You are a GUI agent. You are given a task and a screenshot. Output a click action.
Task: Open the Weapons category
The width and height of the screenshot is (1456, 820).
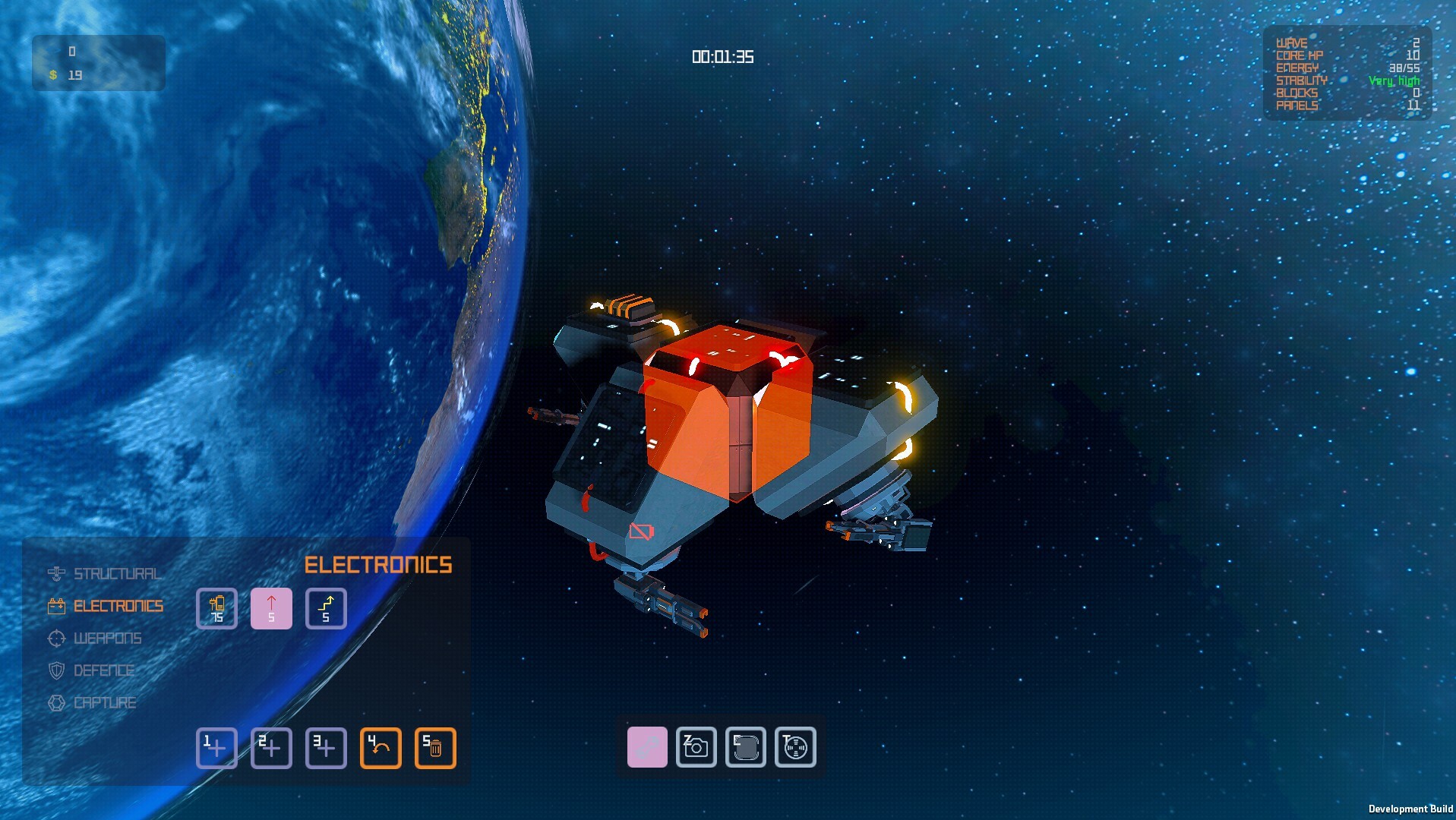coord(107,639)
